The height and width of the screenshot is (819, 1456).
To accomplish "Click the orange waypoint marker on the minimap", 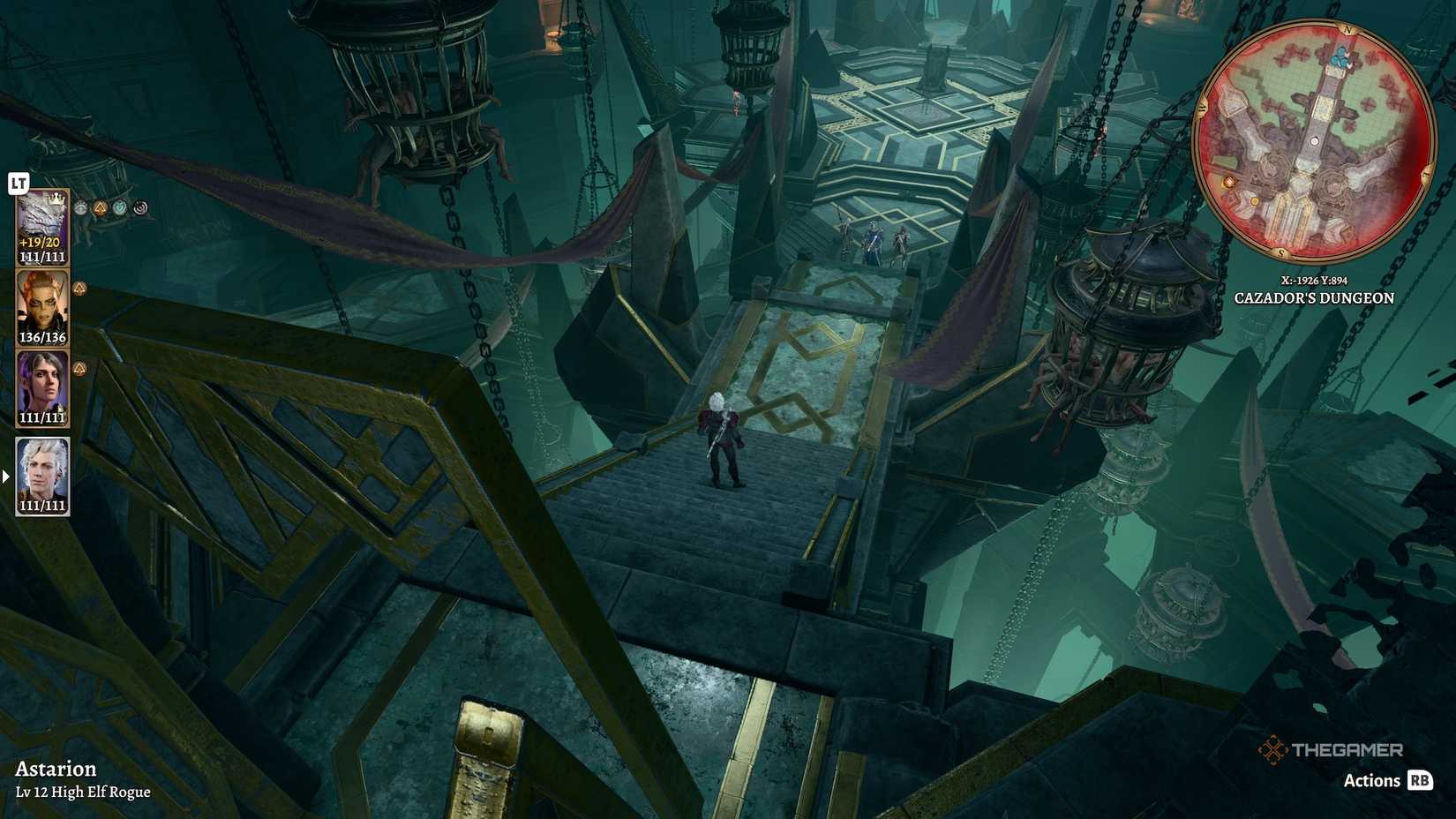I will (x=1229, y=181).
